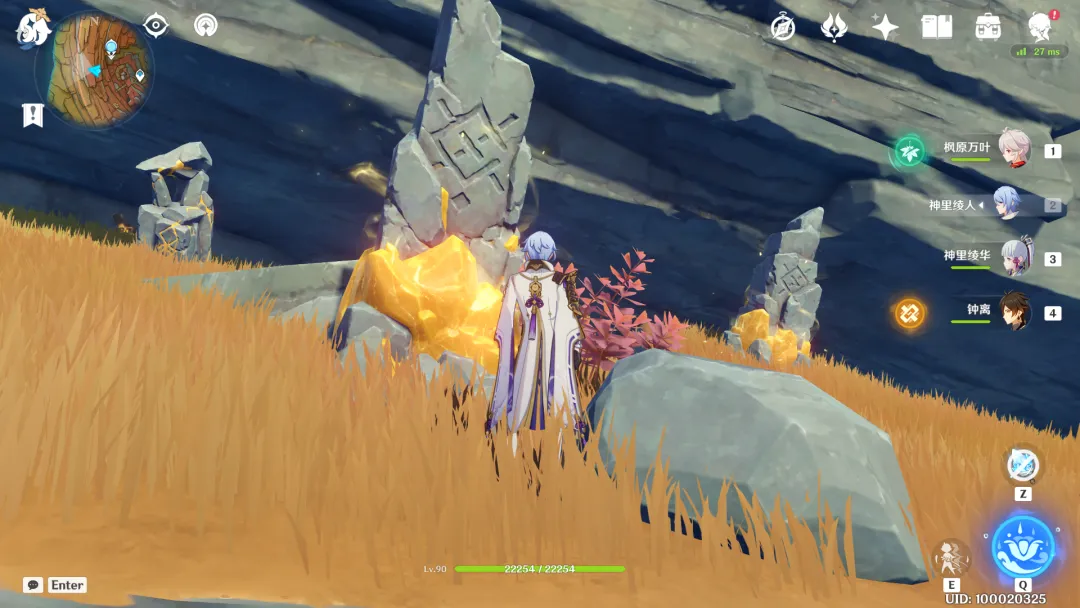Use the gadget icon above Z
Viewport: 1080px width, 608px height.
pos(1022,465)
